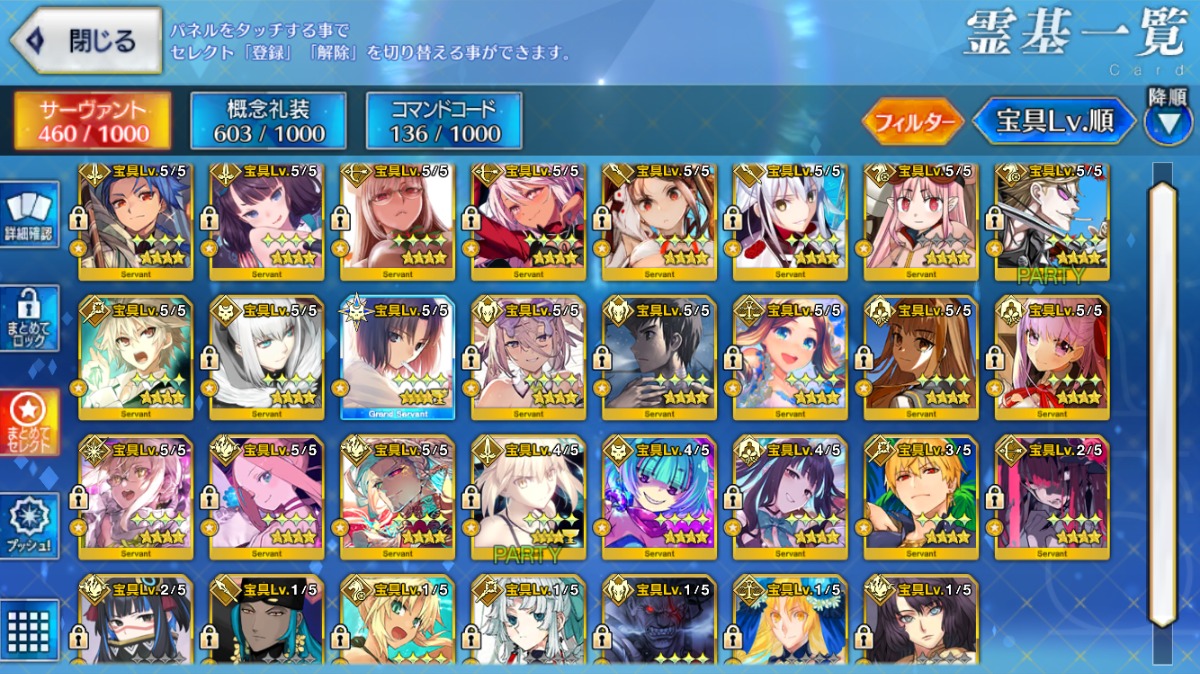Activate the まとめてロック bulk lock button

[32, 319]
